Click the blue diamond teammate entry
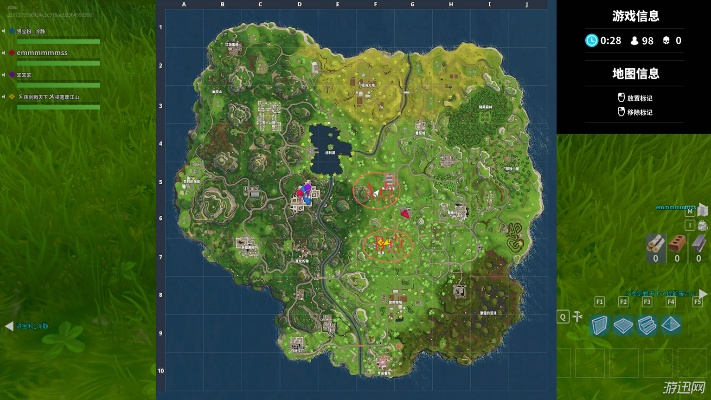 click(30, 31)
